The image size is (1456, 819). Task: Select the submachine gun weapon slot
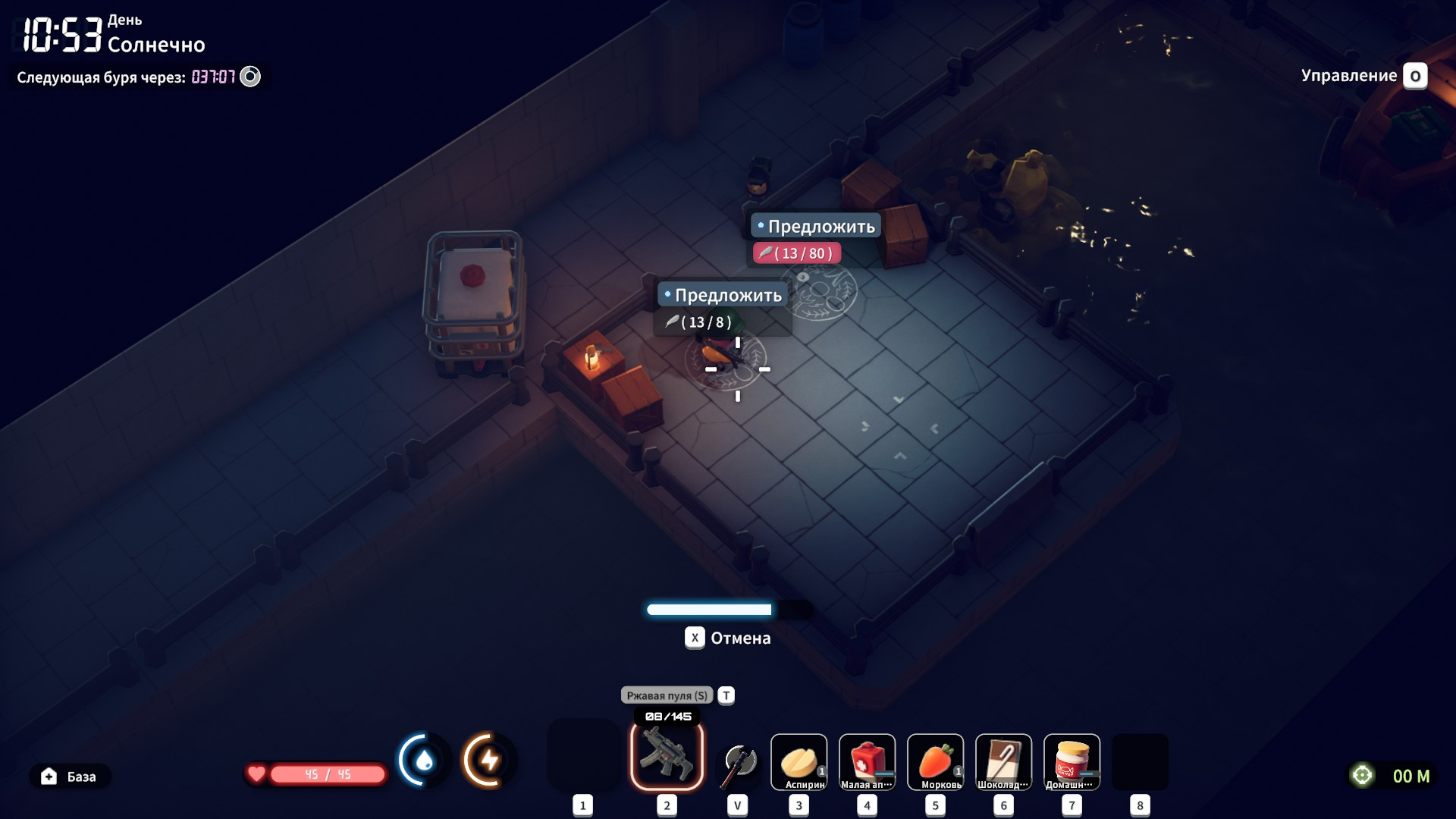tap(667, 755)
